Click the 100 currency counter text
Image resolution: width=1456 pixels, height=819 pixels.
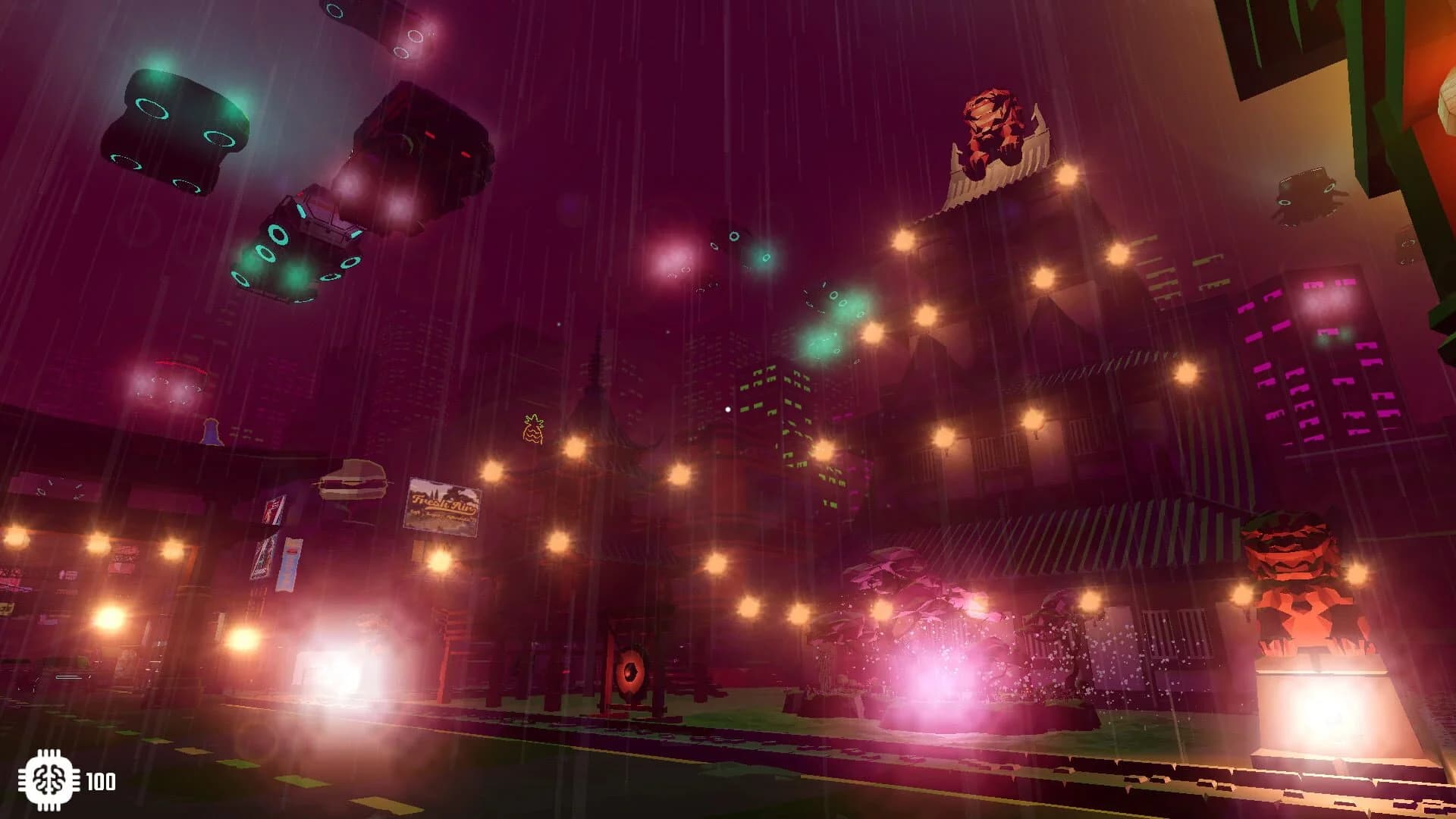104,777
